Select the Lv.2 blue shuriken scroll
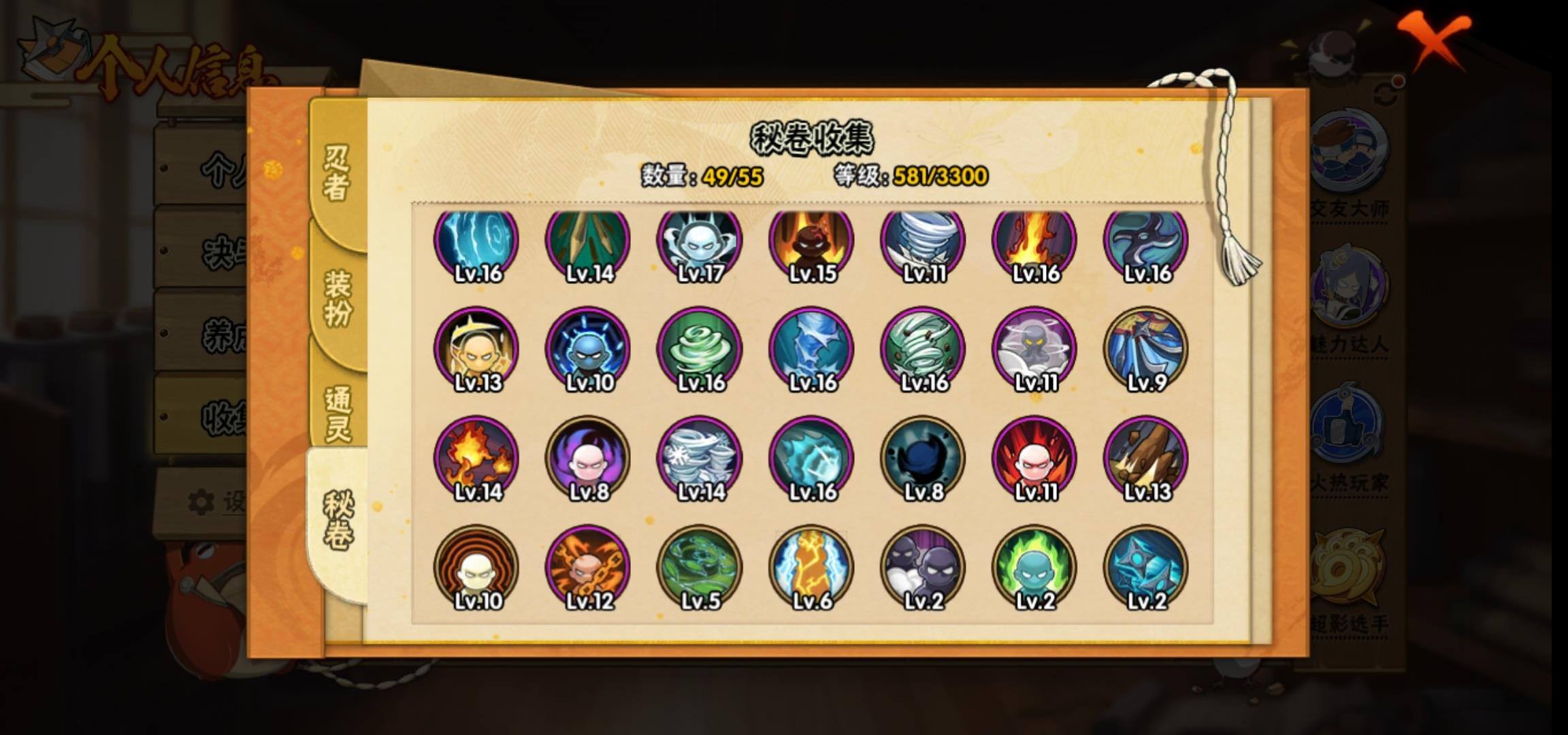This screenshot has height=735, width=1568. tap(1146, 568)
